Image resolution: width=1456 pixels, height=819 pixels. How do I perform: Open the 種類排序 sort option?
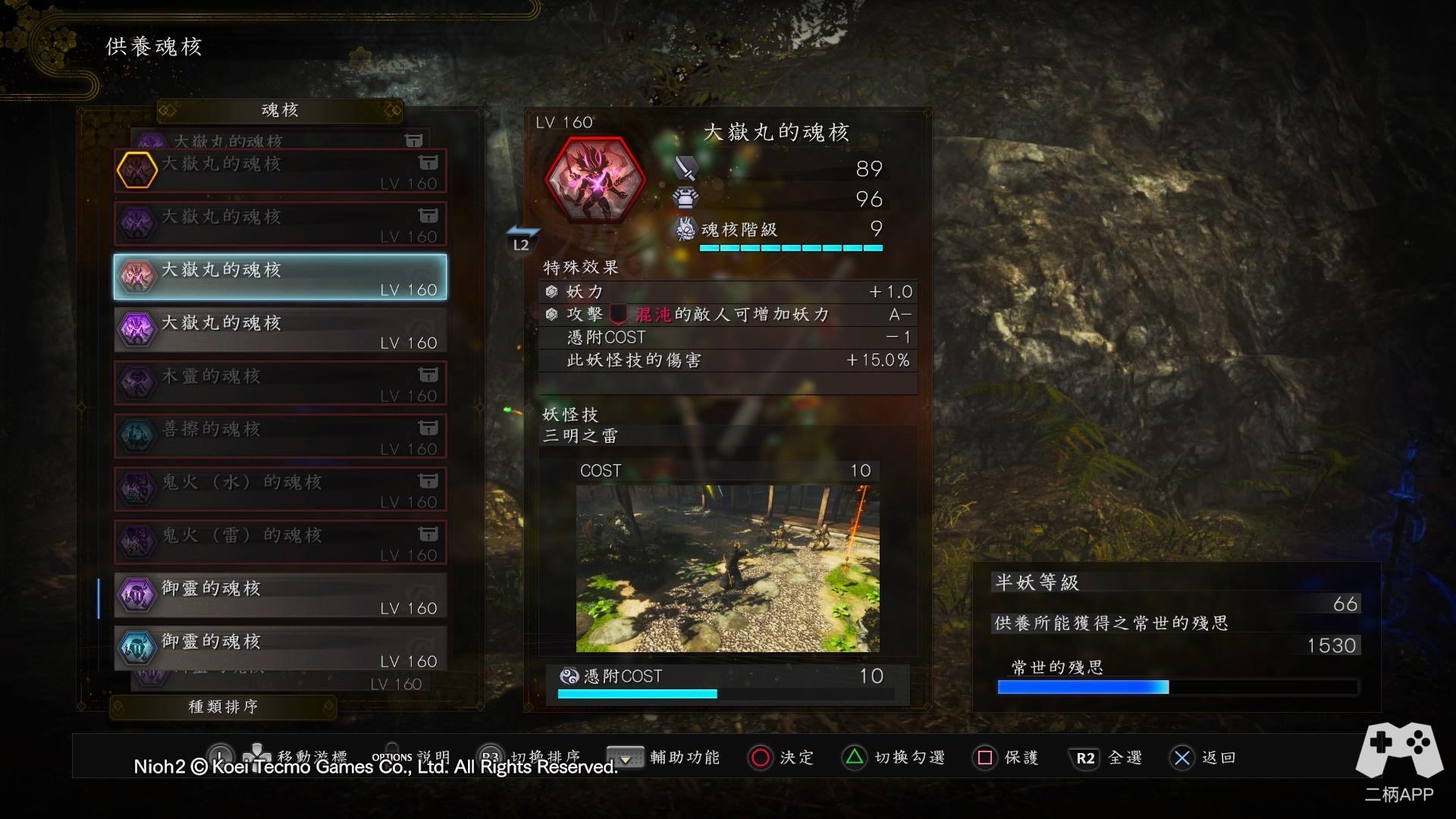(x=223, y=707)
